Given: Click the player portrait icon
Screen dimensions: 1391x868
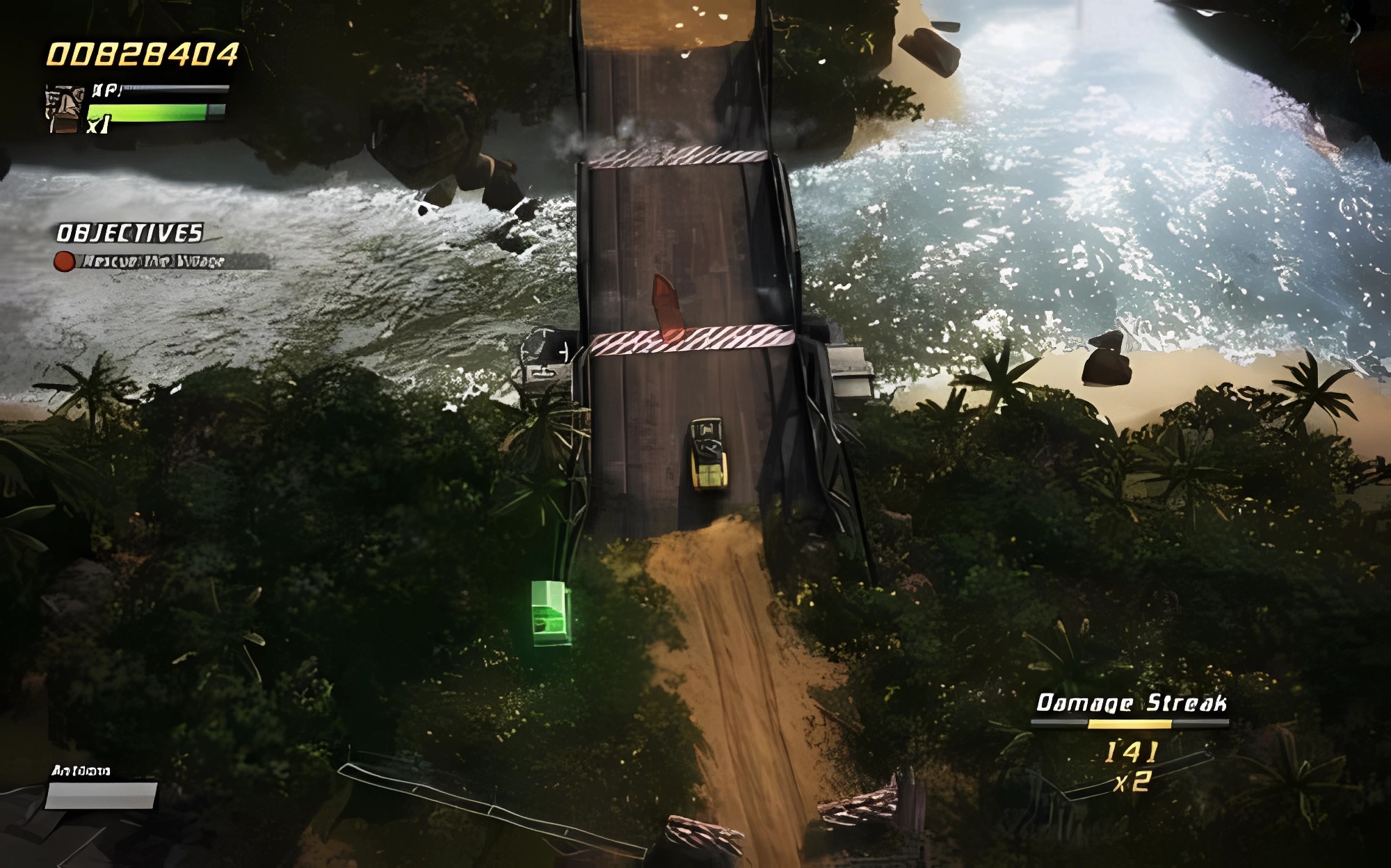Looking at the screenshot, I should click(65, 109).
